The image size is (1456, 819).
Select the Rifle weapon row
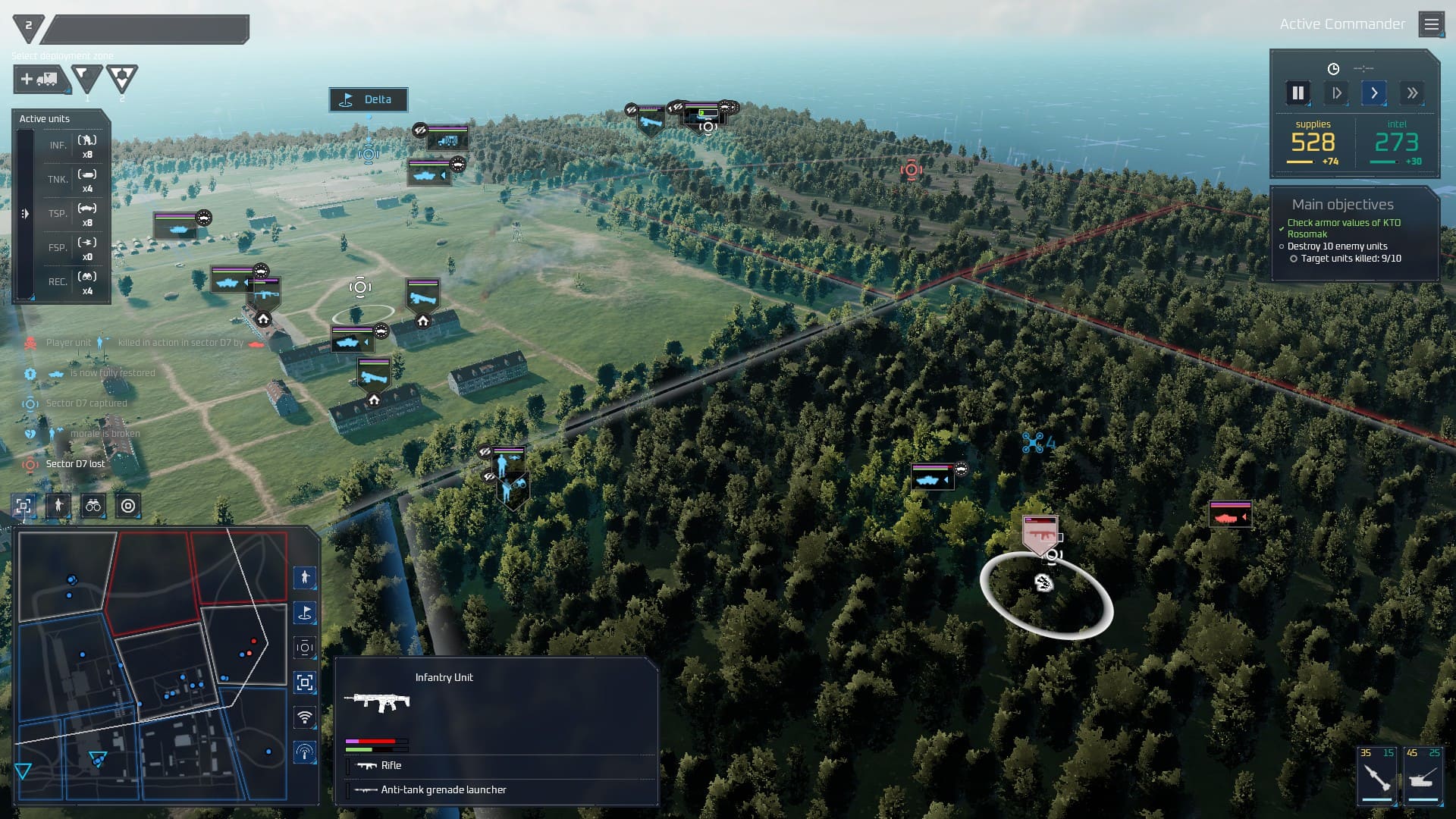coord(391,766)
